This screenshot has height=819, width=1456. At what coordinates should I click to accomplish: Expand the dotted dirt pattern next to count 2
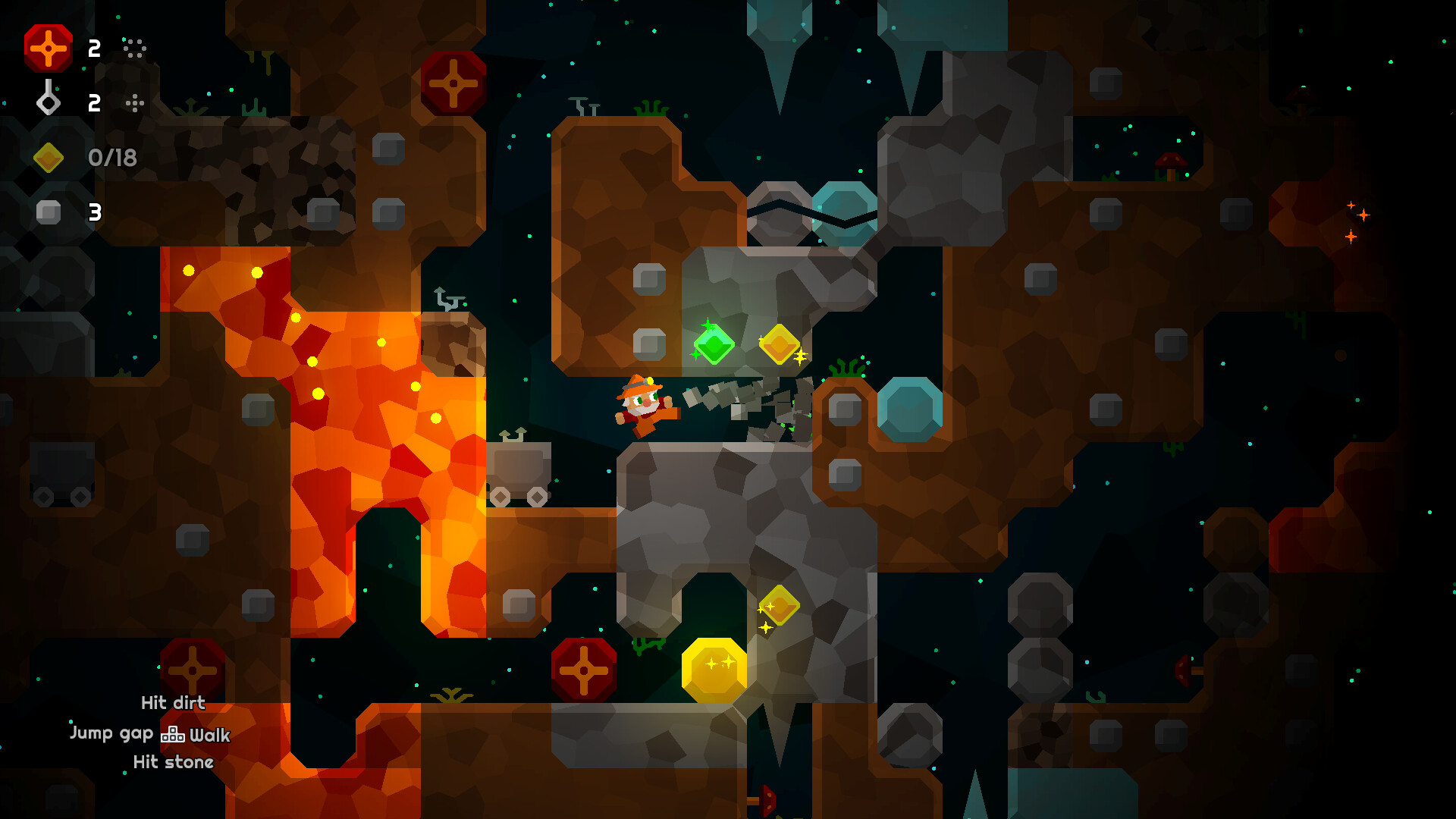click(x=133, y=49)
